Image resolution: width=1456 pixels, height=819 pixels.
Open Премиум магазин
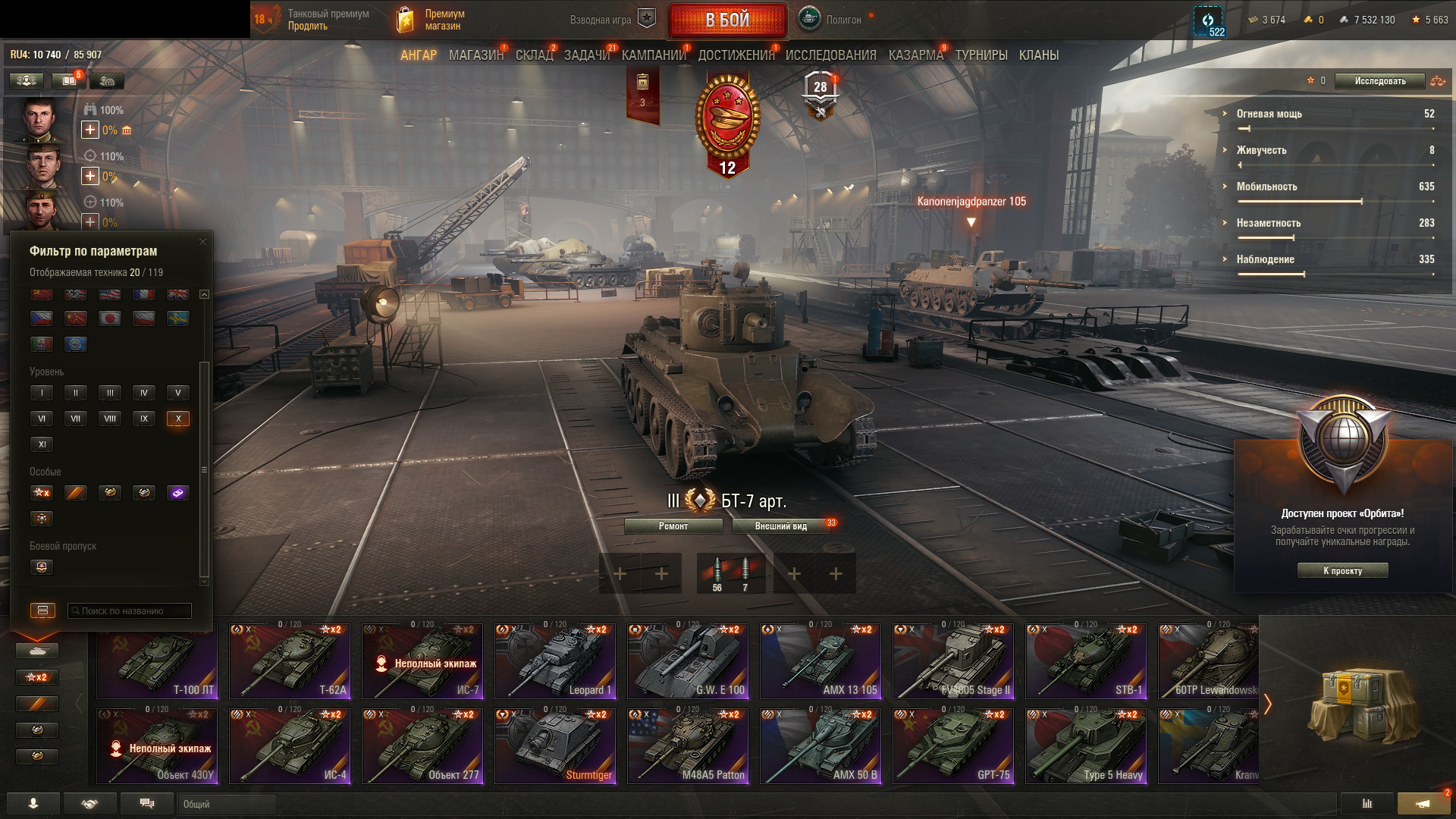click(444, 20)
